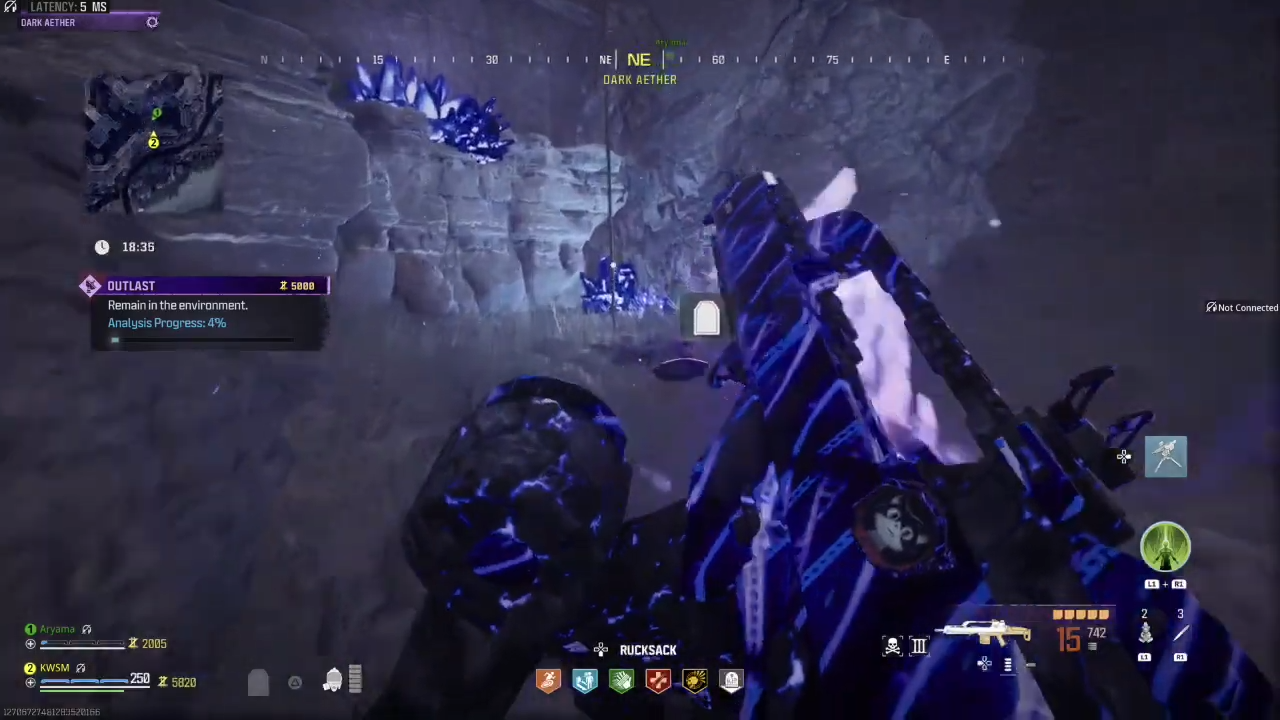Toggle the Not Connected status indicator
Screen dimensions: 1280x720
[x=1240, y=307]
